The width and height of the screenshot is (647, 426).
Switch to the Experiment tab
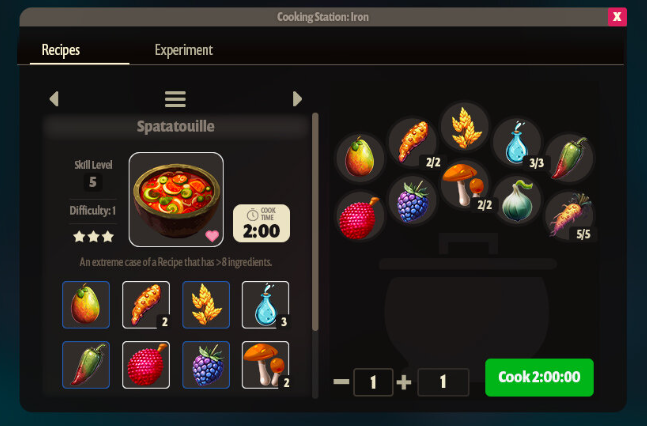point(183,50)
